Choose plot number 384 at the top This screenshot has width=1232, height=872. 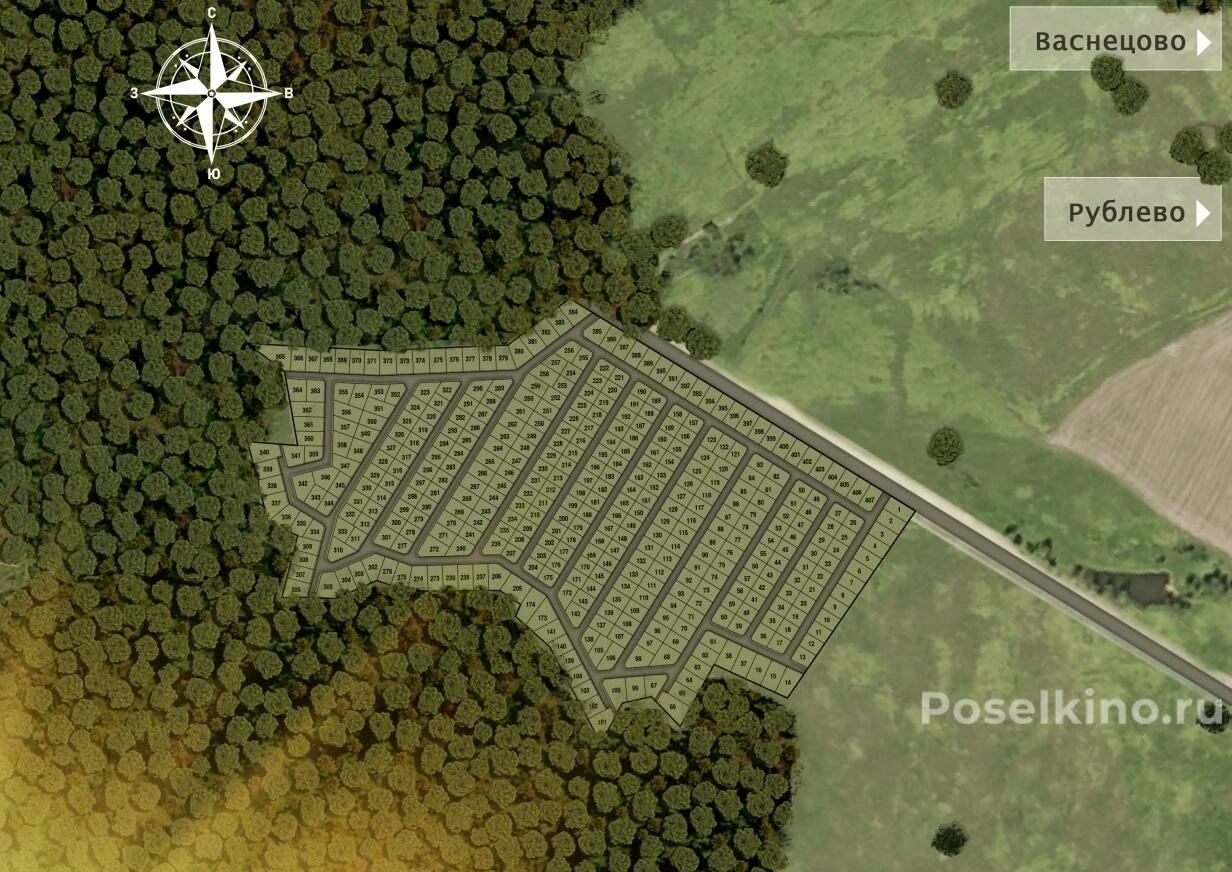573,313
